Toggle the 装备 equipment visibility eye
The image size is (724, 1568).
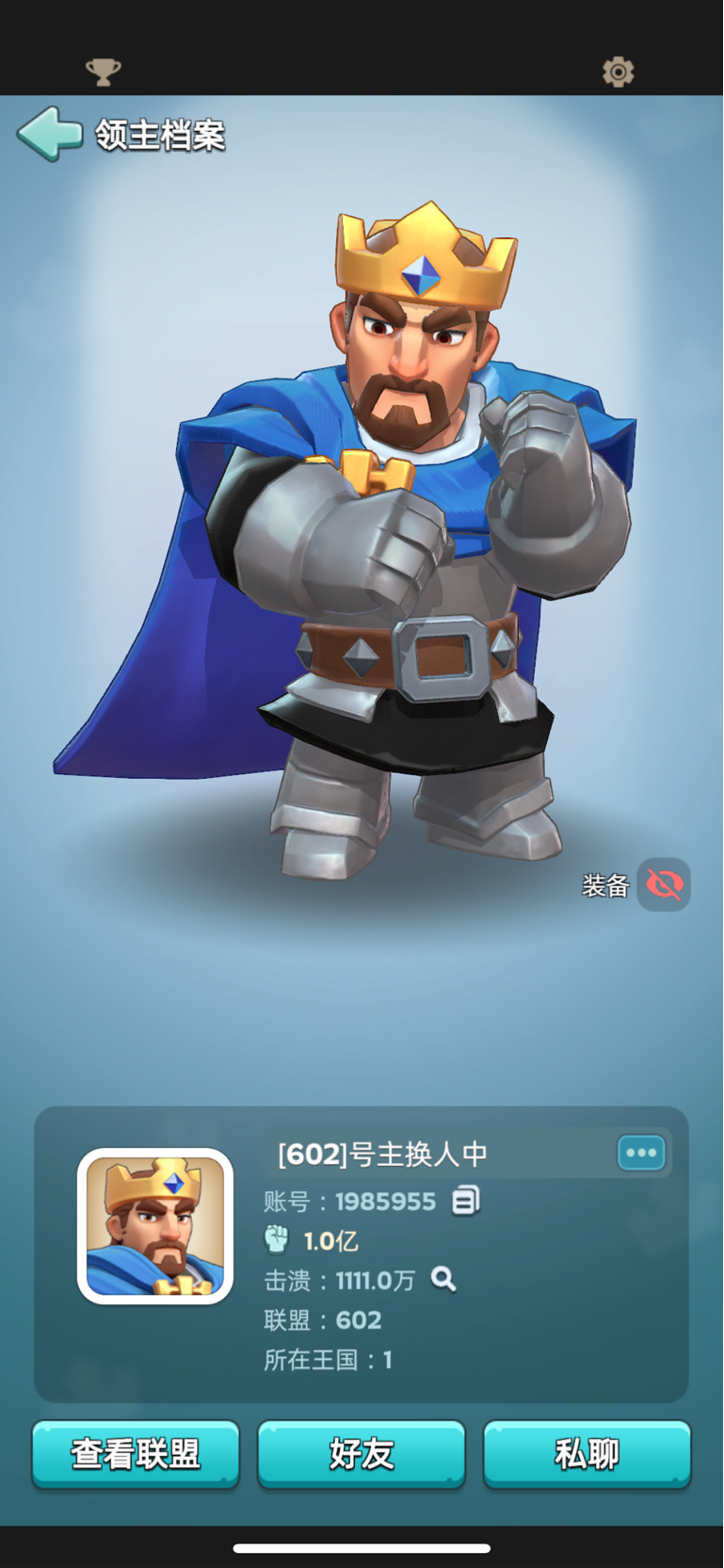pyautogui.click(x=664, y=885)
